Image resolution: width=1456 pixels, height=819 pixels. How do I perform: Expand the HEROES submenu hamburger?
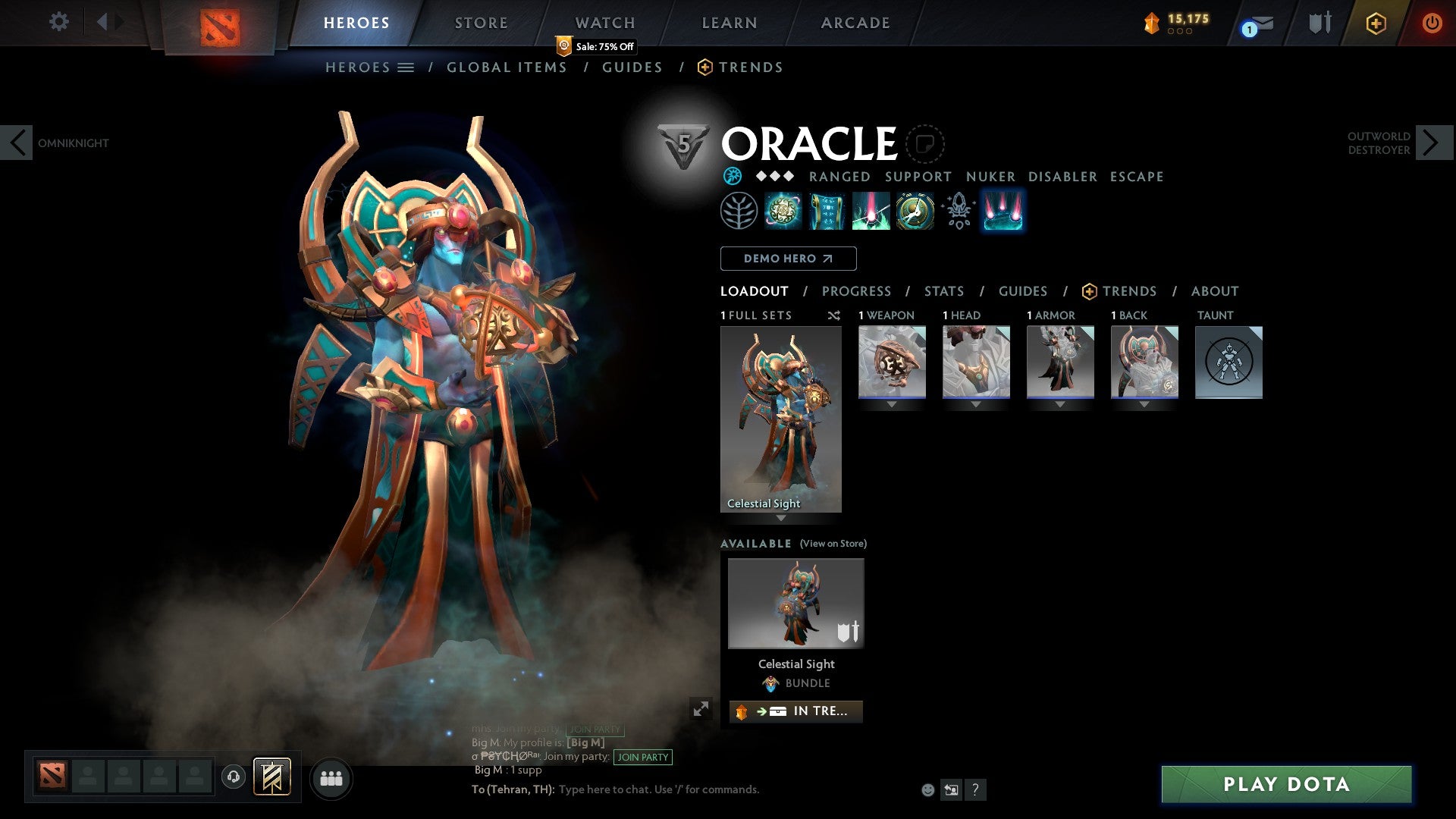(x=406, y=67)
